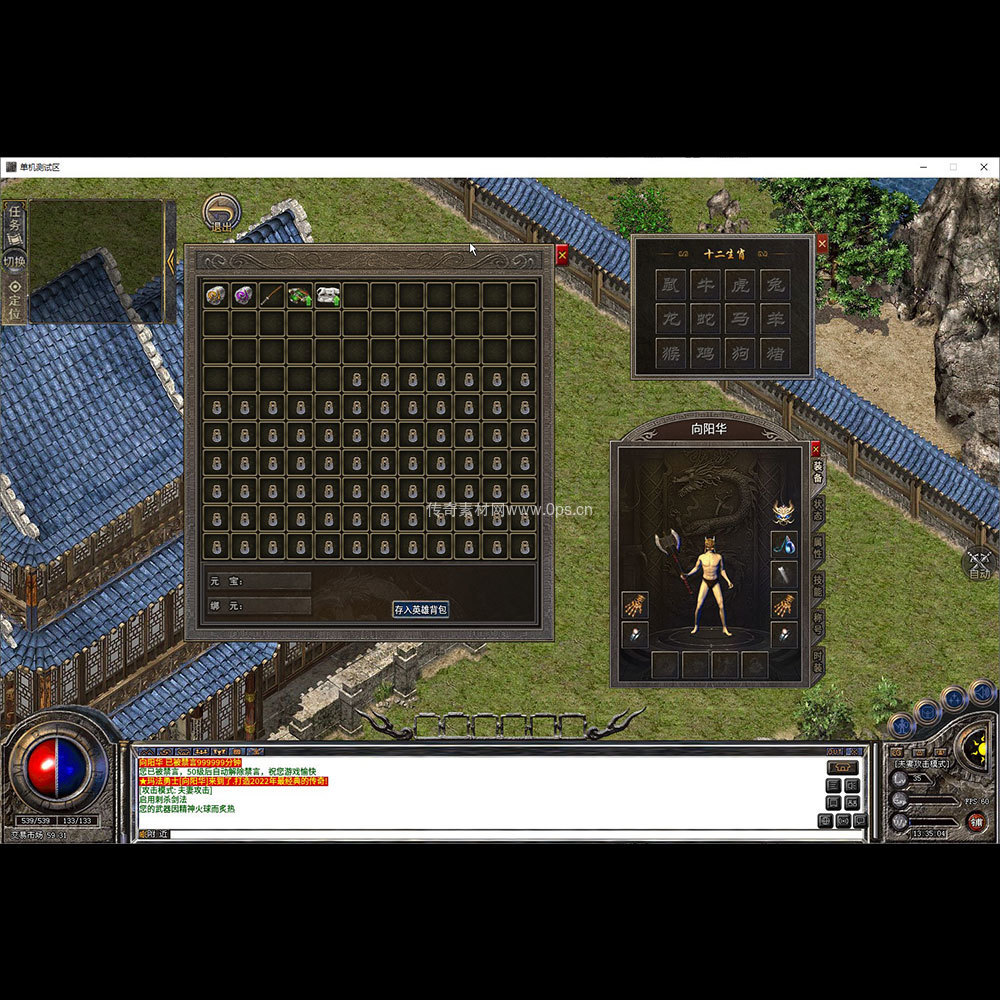The width and height of the screenshot is (1000, 1000).
Task: Close the 十二生肖 zodiac panel
Action: click(x=822, y=243)
